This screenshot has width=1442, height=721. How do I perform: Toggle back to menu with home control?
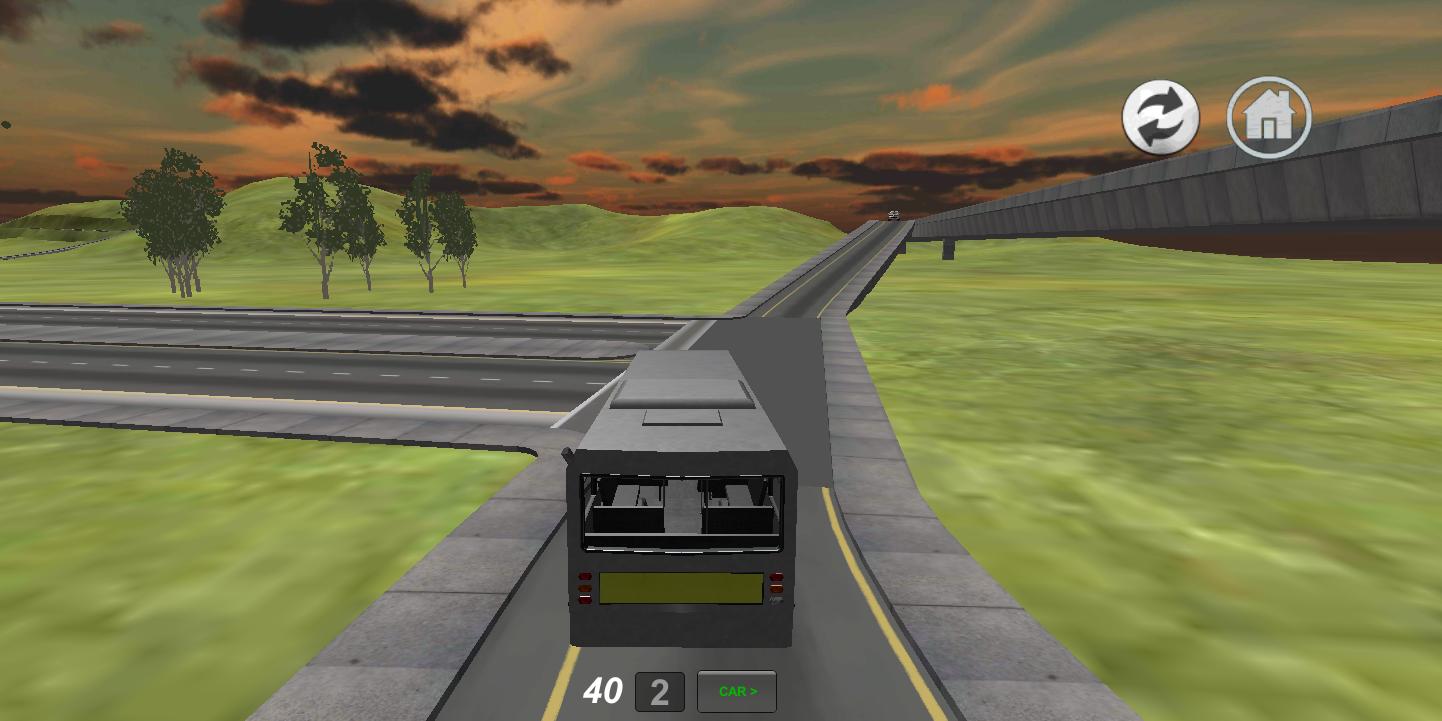(x=1267, y=117)
